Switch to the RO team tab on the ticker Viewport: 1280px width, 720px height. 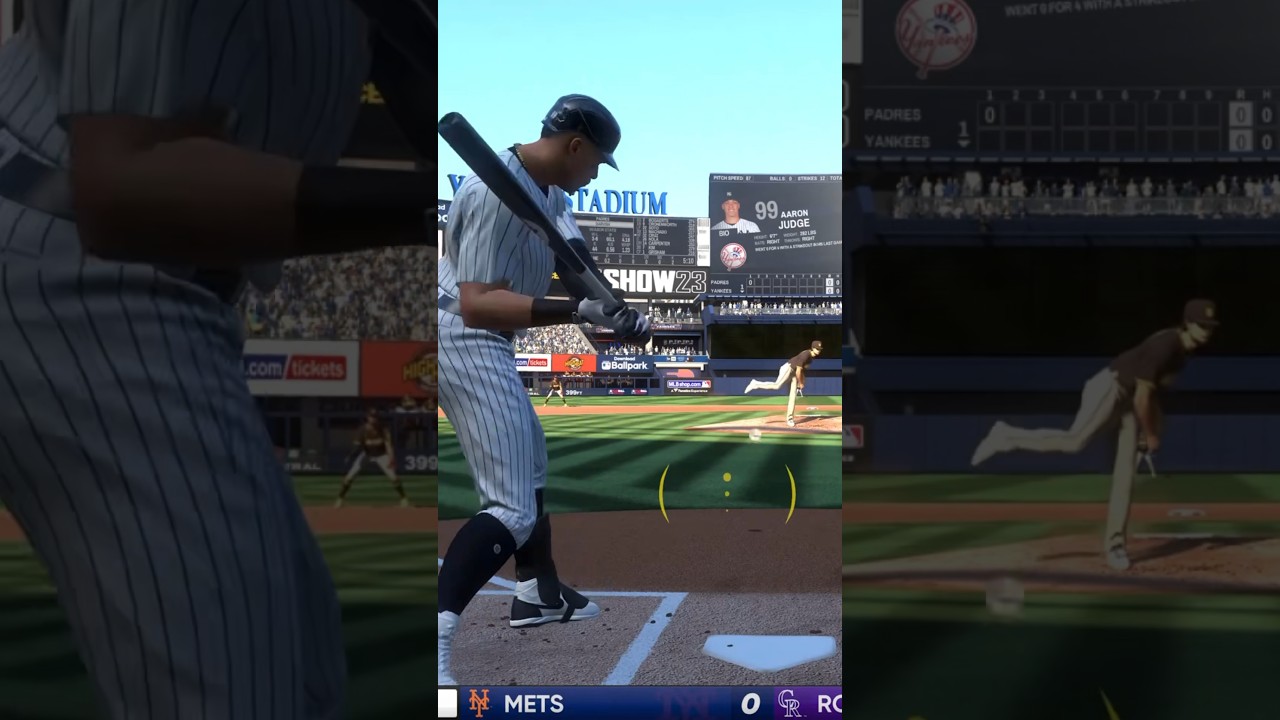point(830,702)
